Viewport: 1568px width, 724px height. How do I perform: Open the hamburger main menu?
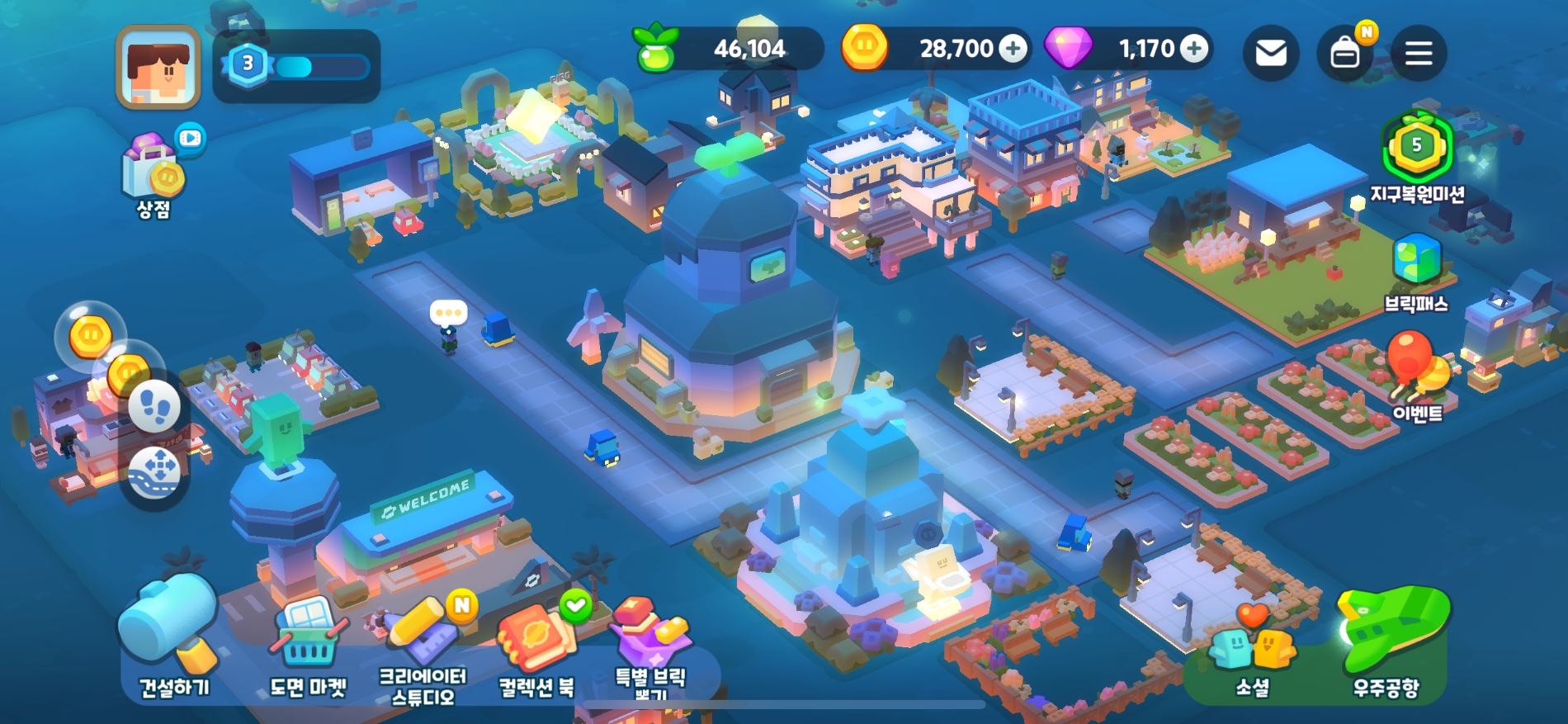coord(1419,54)
